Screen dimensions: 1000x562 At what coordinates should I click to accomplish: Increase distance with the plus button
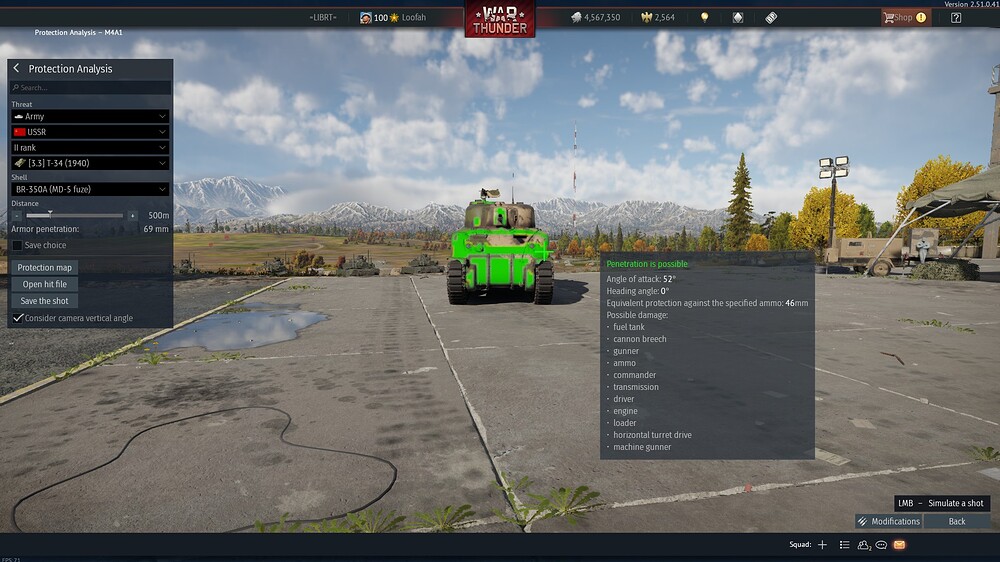click(x=132, y=215)
